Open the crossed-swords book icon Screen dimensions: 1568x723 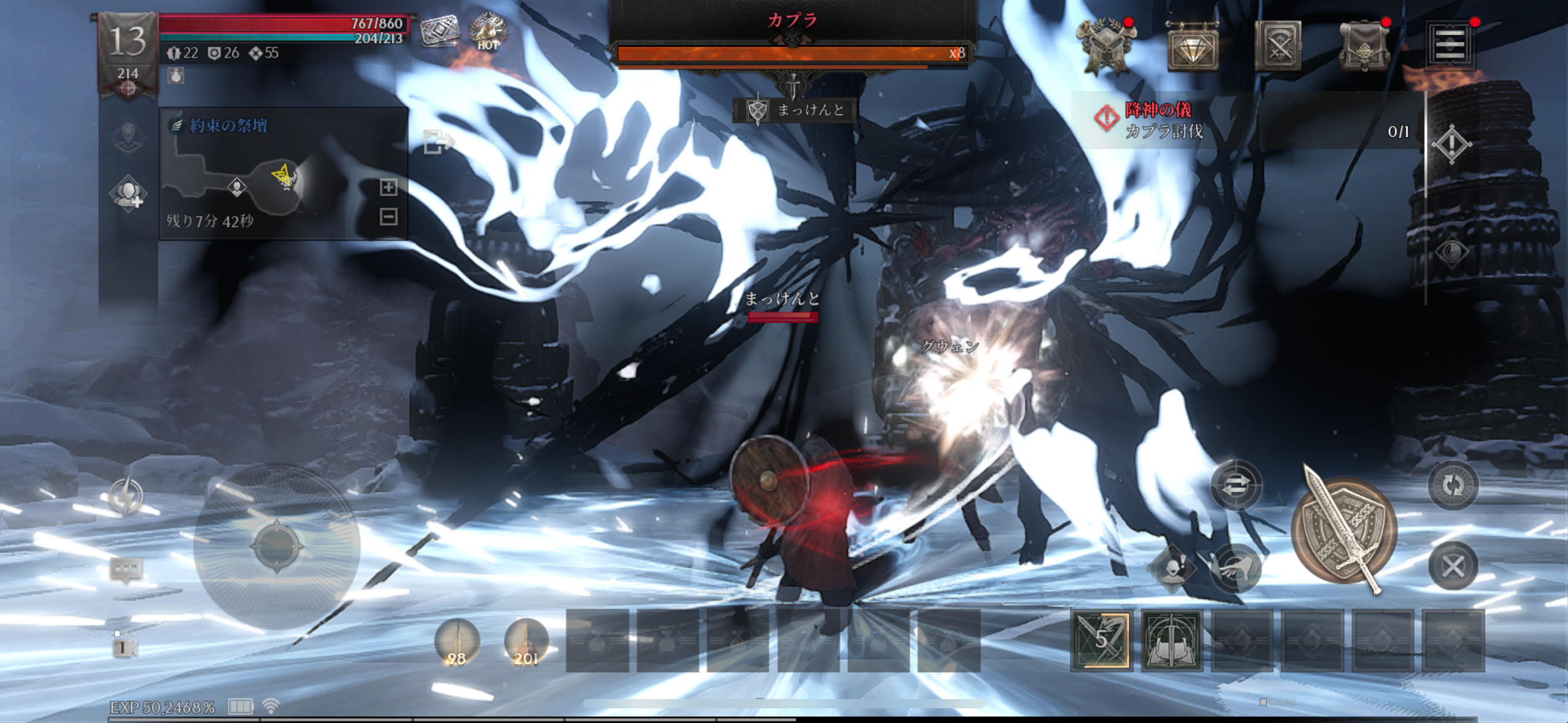[x=1277, y=46]
